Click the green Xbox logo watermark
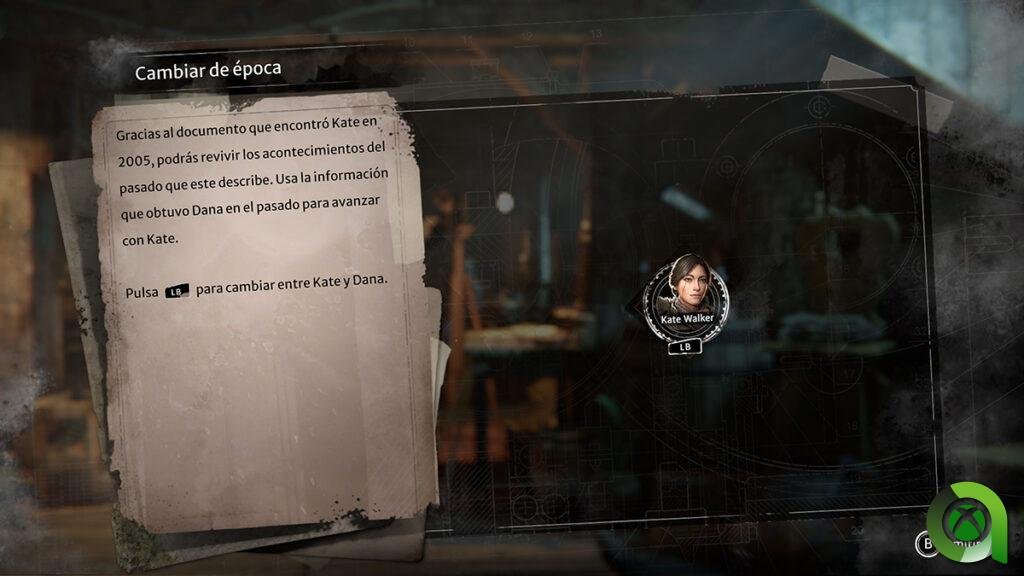The image size is (1024, 576). click(972, 520)
